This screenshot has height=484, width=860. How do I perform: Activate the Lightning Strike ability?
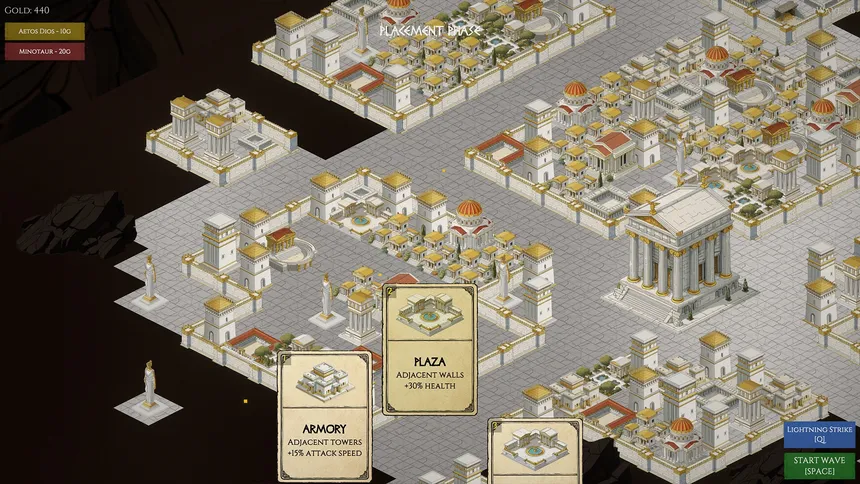pyautogui.click(x=819, y=434)
